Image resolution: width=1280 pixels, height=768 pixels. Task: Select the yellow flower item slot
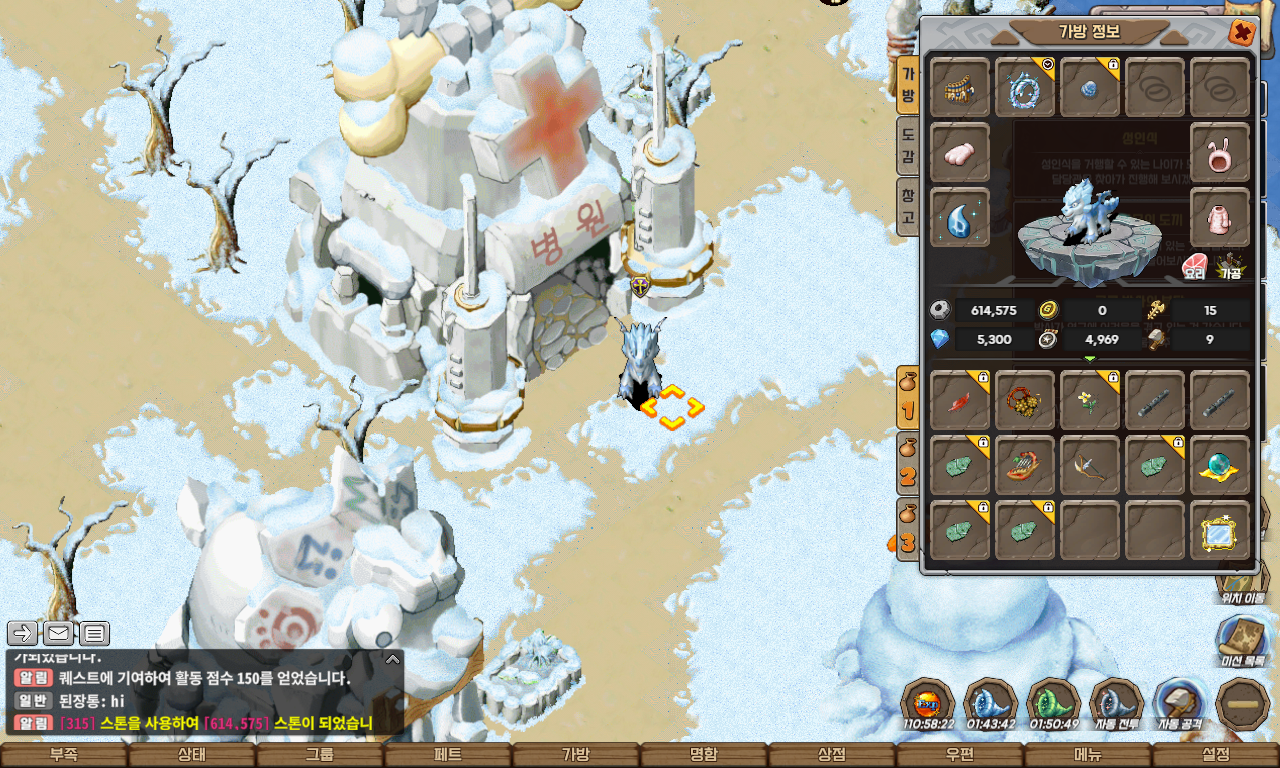(x=1090, y=400)
